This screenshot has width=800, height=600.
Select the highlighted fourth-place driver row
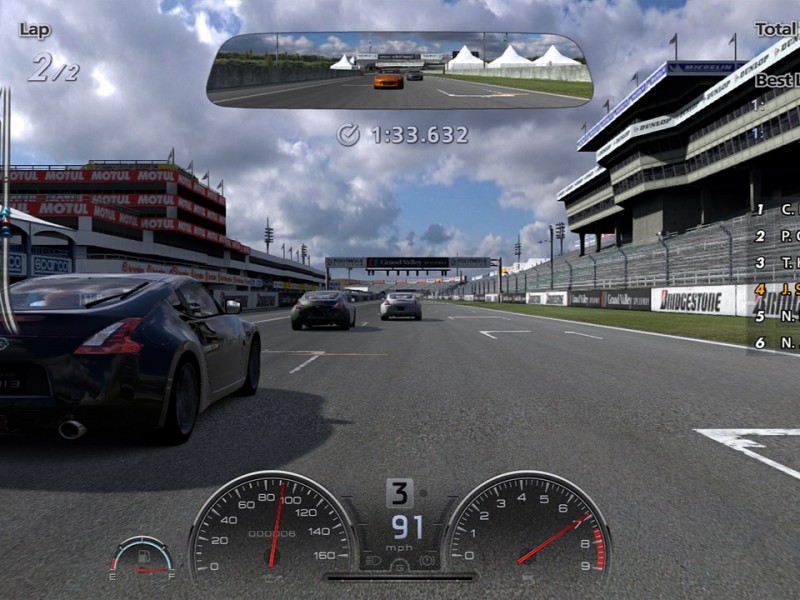coord(777,290)
